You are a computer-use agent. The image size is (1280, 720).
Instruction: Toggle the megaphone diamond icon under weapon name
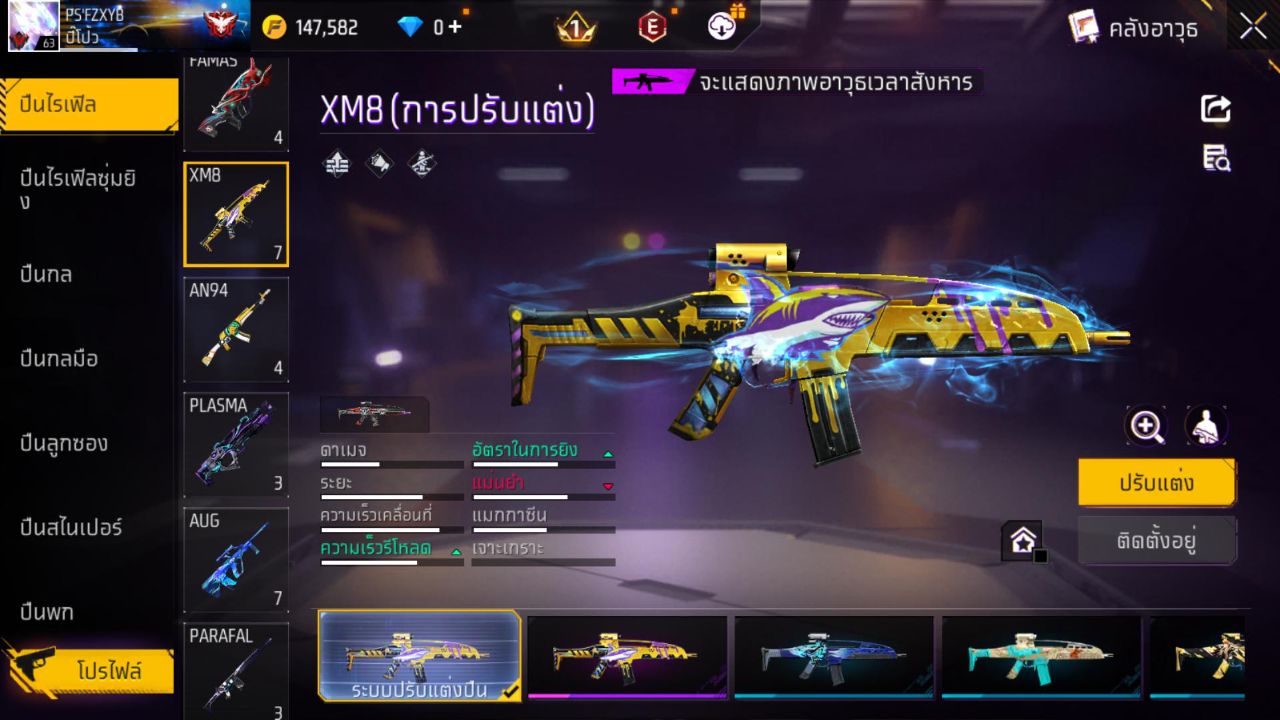pyautogui.click(x=379, y=163)
